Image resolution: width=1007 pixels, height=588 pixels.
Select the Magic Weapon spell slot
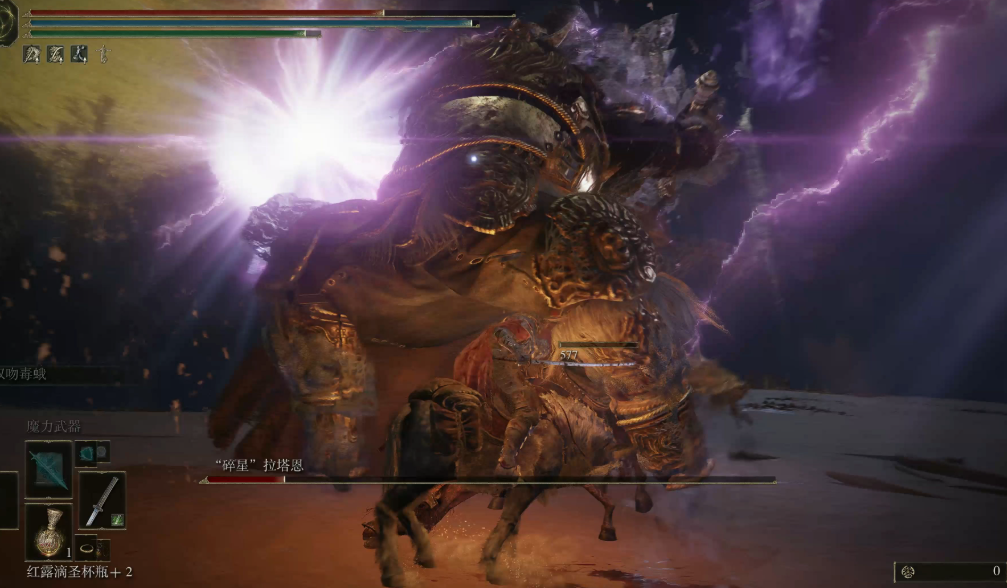point(48,469)
